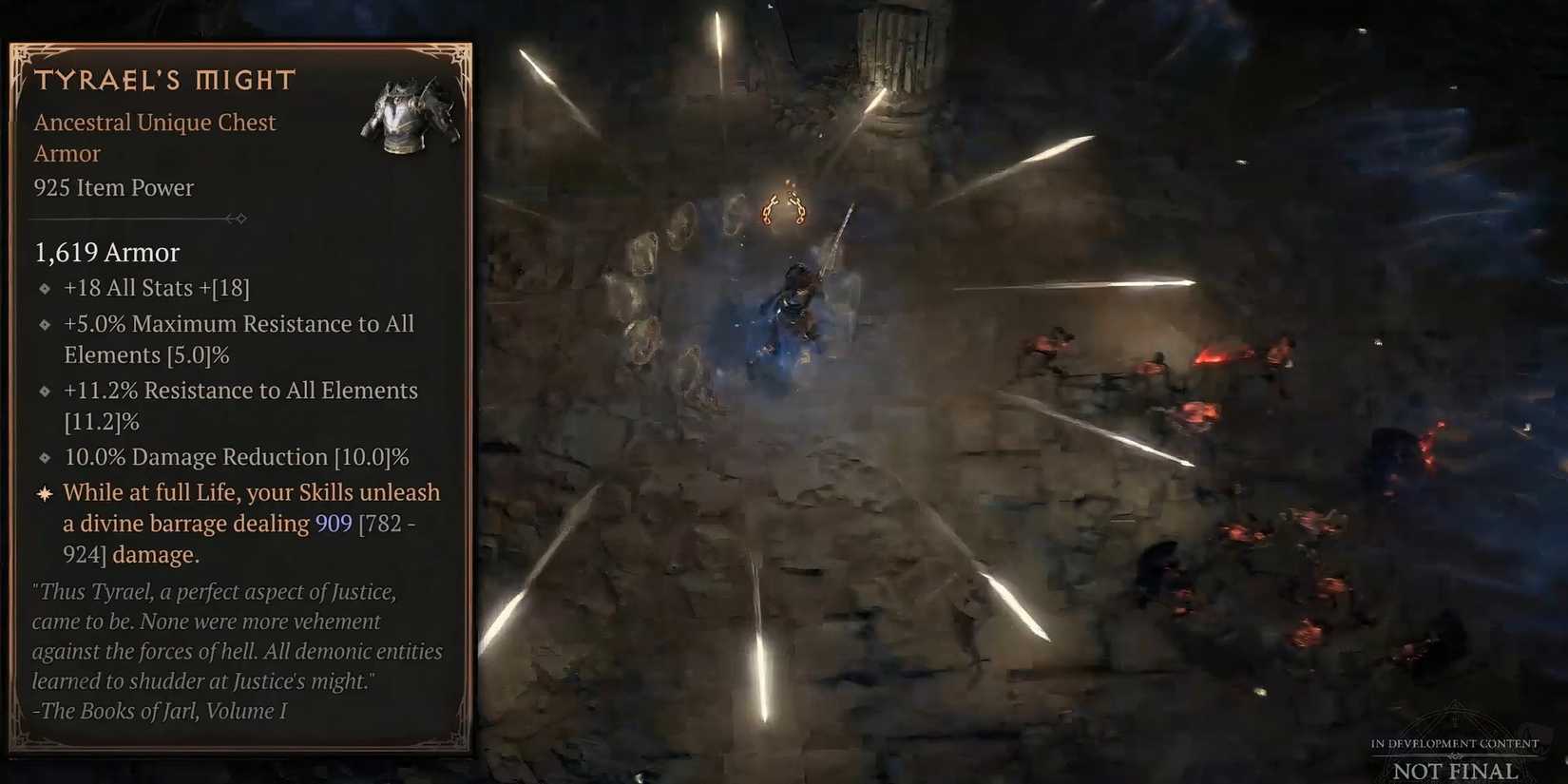The width and height of the screenshot is (1568, 784).
Task: Click the 909 damage value in blue
Action: pos(334,523)
